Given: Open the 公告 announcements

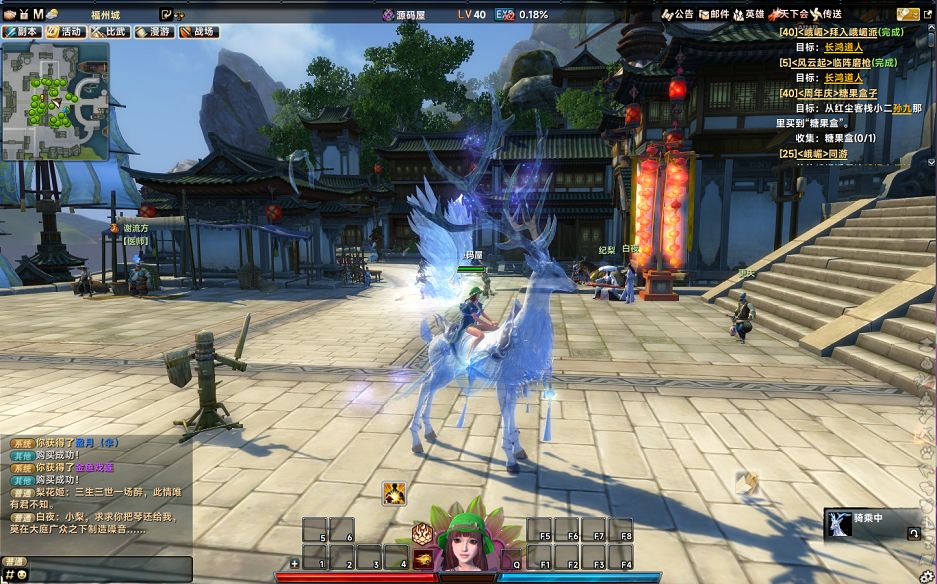Looking at the screenshot, I should click(x=678, y=14).
